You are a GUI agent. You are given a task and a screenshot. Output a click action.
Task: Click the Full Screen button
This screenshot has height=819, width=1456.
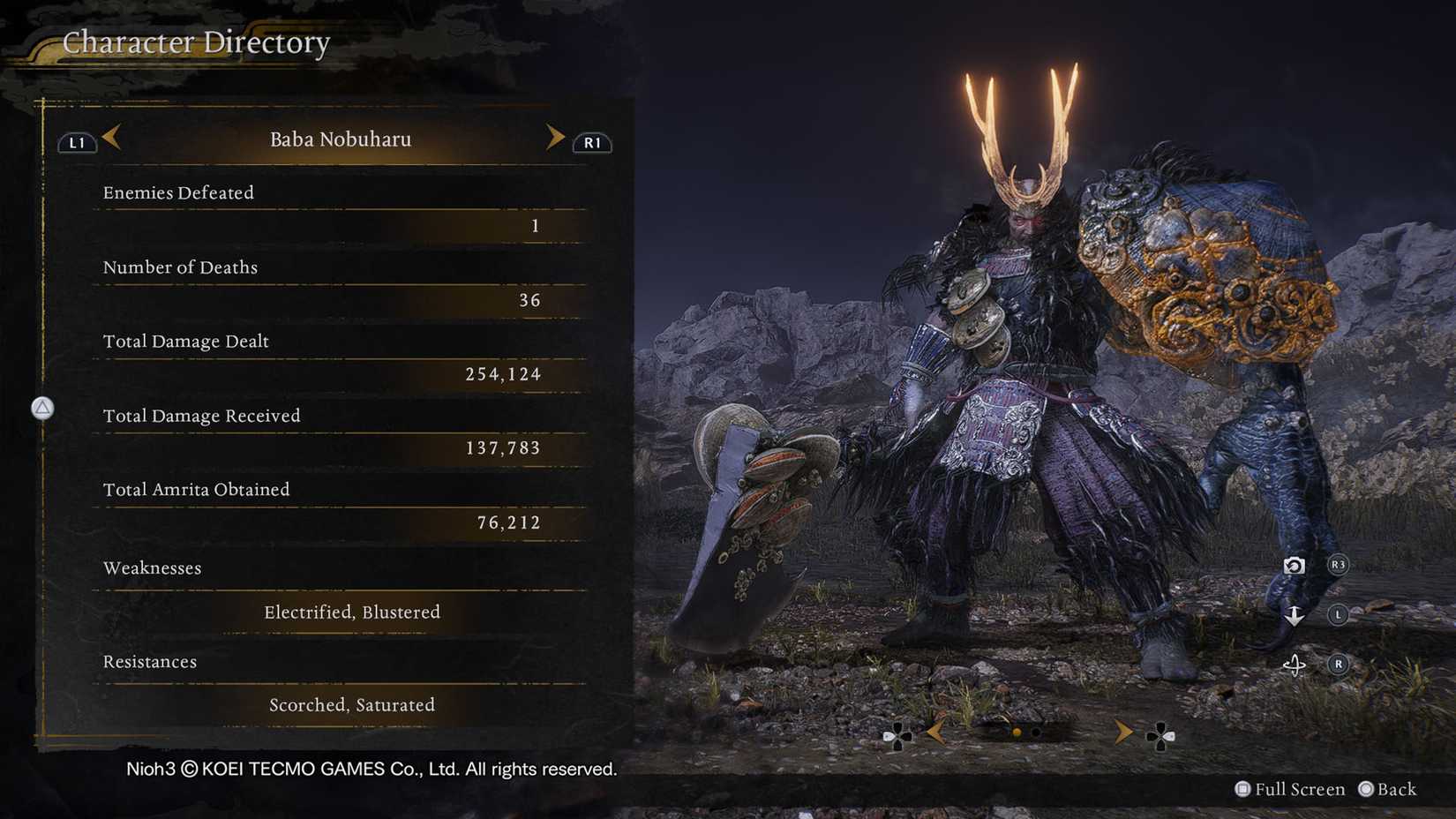[x=1290, y=789]
